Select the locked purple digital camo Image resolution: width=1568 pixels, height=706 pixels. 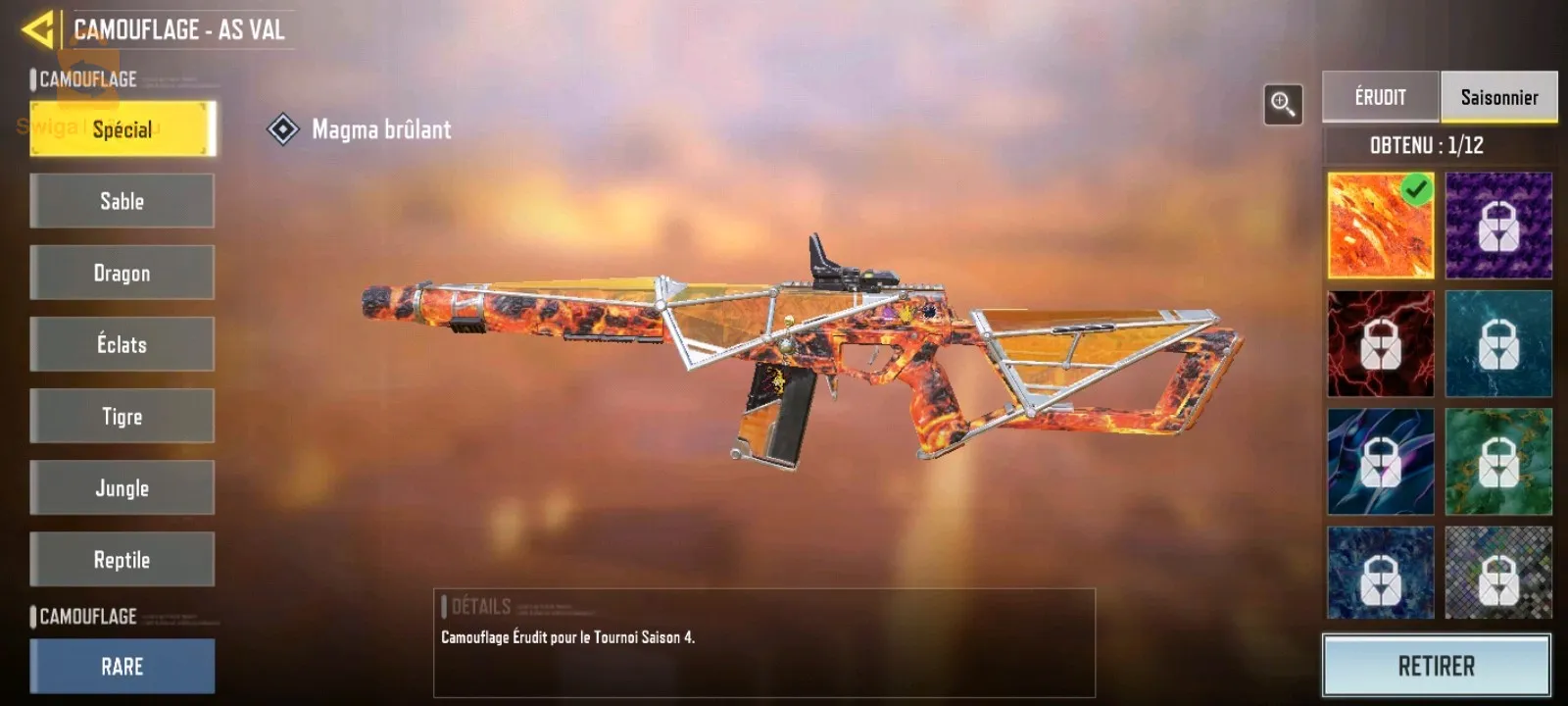click(x=1498, y=226)
